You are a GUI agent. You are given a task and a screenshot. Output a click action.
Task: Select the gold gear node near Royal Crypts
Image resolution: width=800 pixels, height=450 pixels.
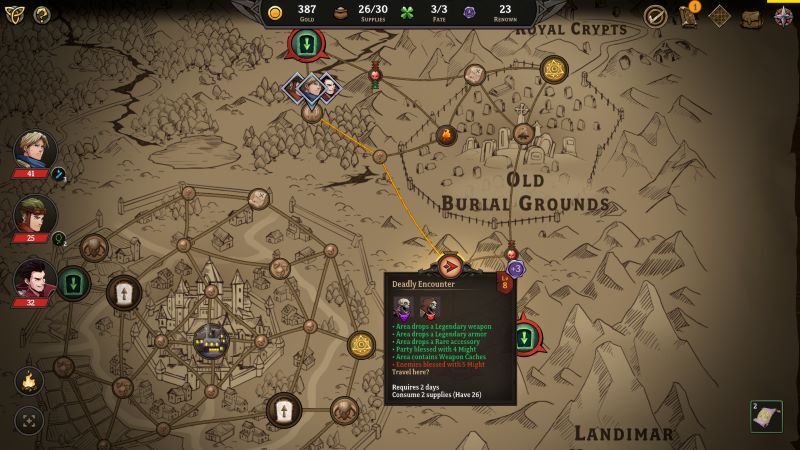(554, 69)
